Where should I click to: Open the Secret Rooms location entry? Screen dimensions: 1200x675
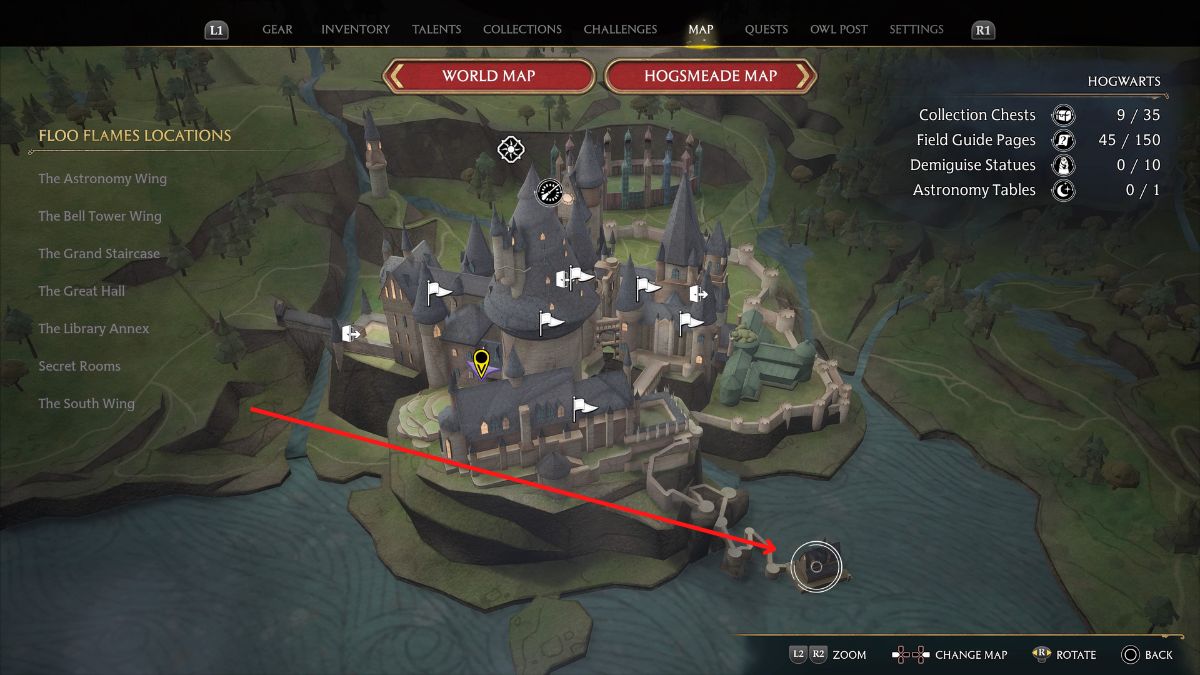tap(79, 366)
